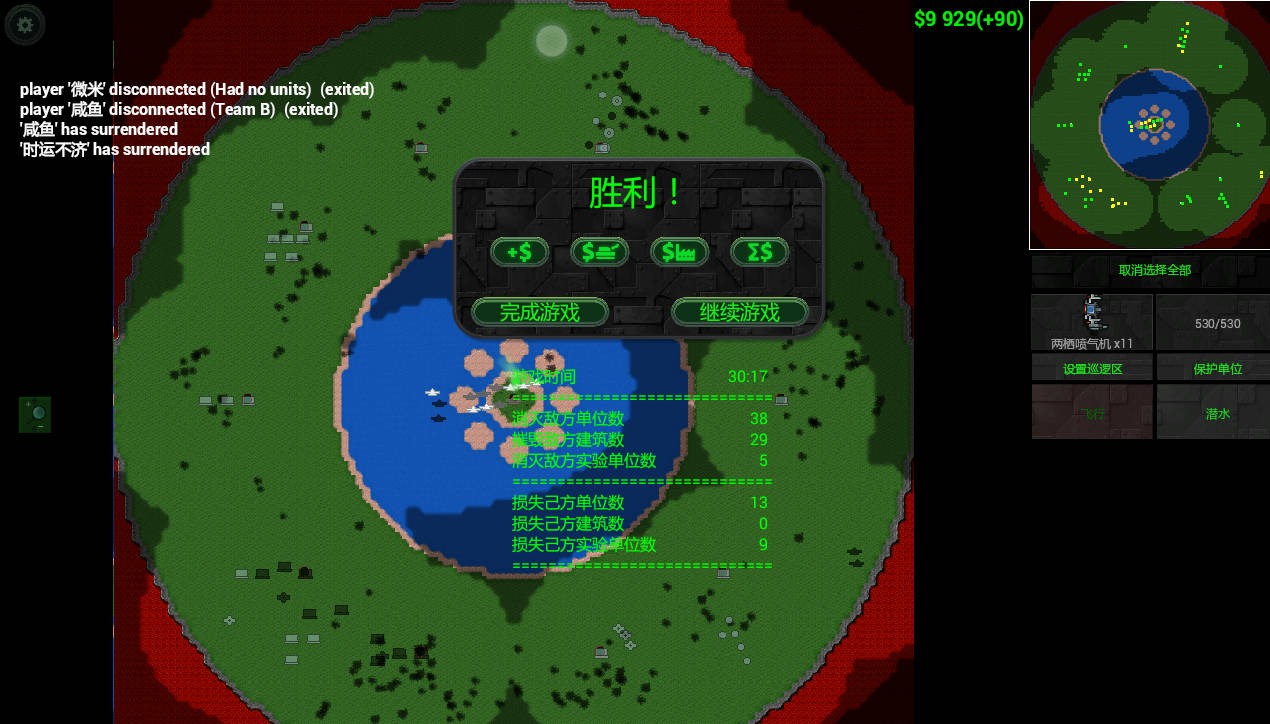
Task: Show the +$ income statistics
Action: coord(519,252)
